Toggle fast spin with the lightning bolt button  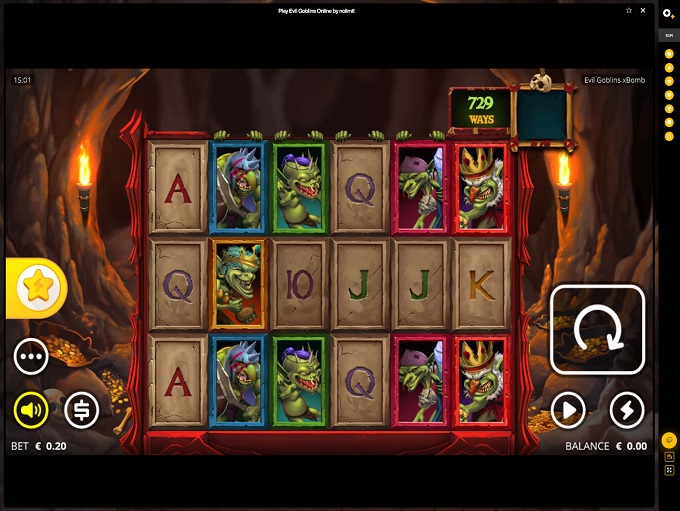pos(627,409)
